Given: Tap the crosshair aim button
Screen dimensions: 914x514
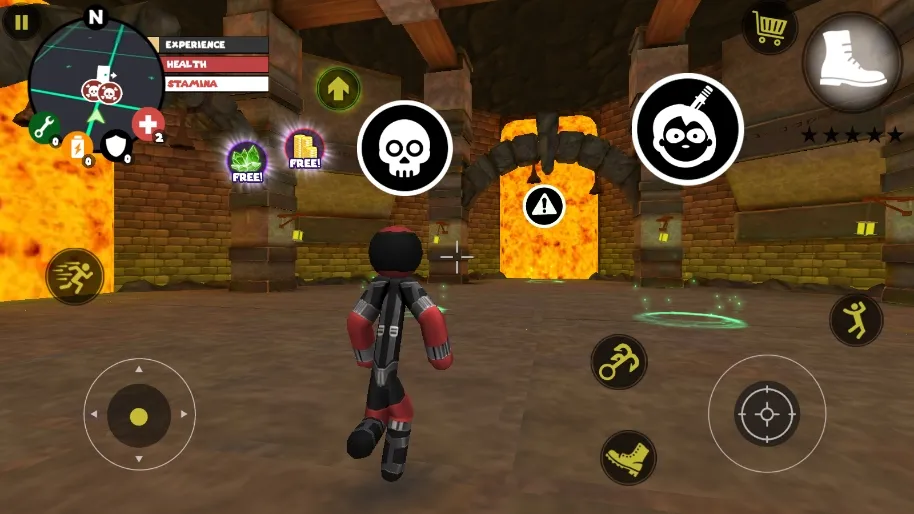Looking at the screenshot, I should point(767,413).
